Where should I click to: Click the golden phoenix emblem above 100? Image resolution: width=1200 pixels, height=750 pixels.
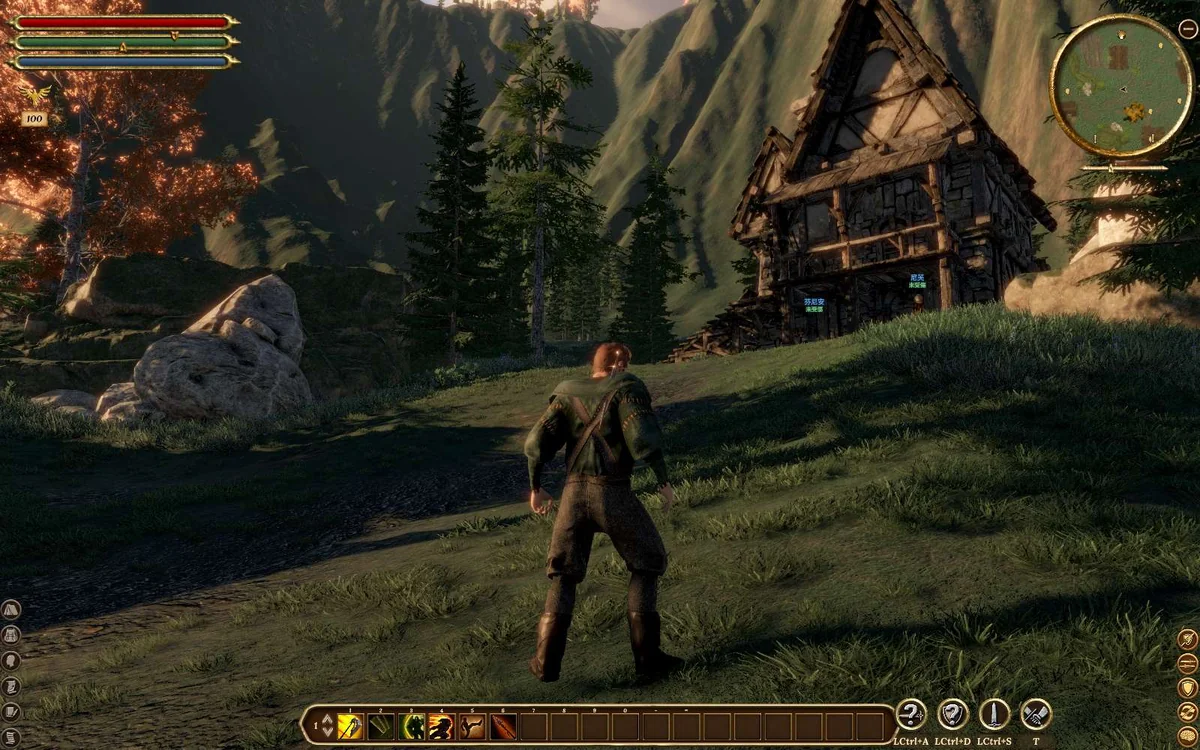[36, 94]
